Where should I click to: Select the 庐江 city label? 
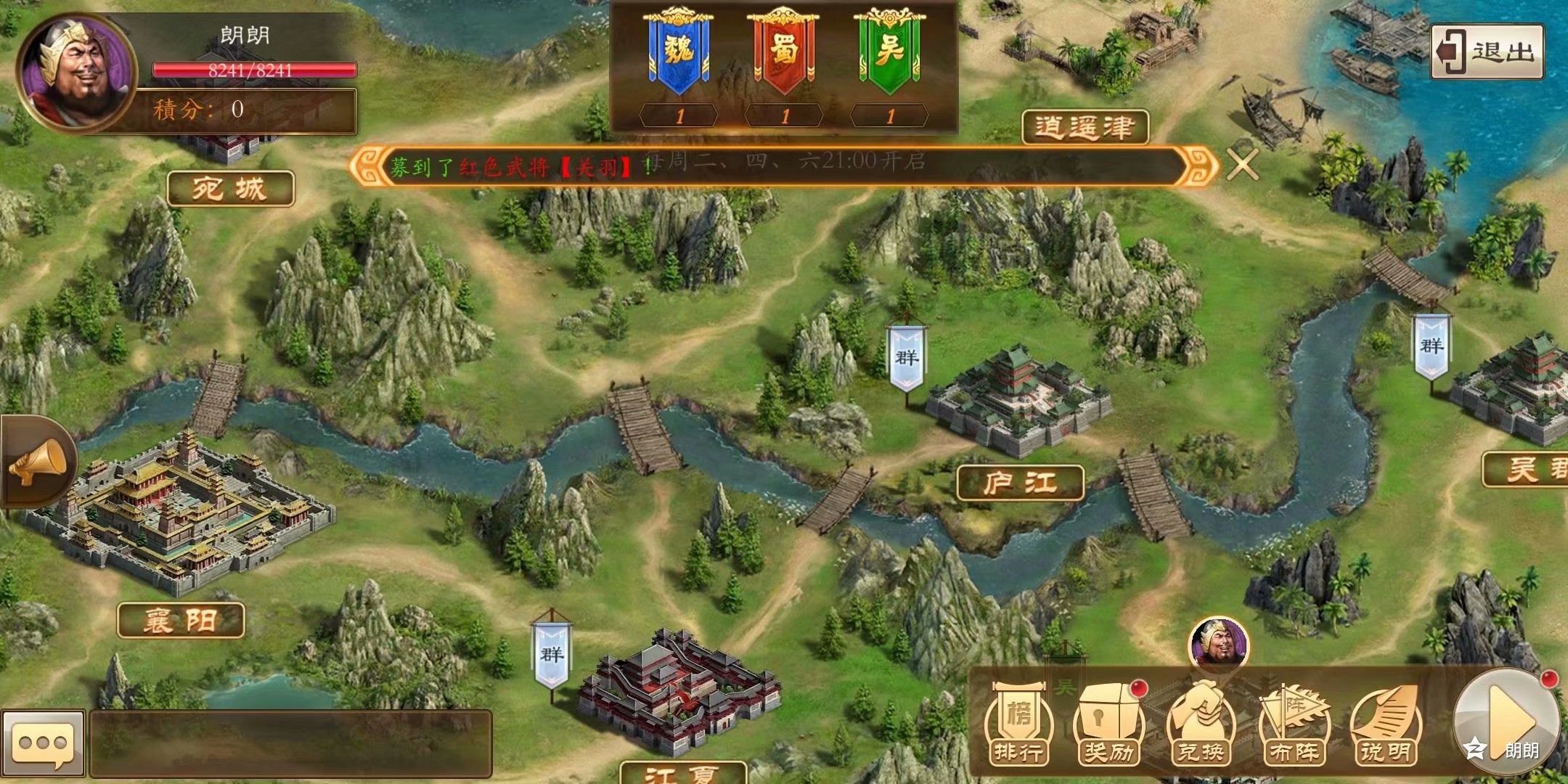(1020, 483)
